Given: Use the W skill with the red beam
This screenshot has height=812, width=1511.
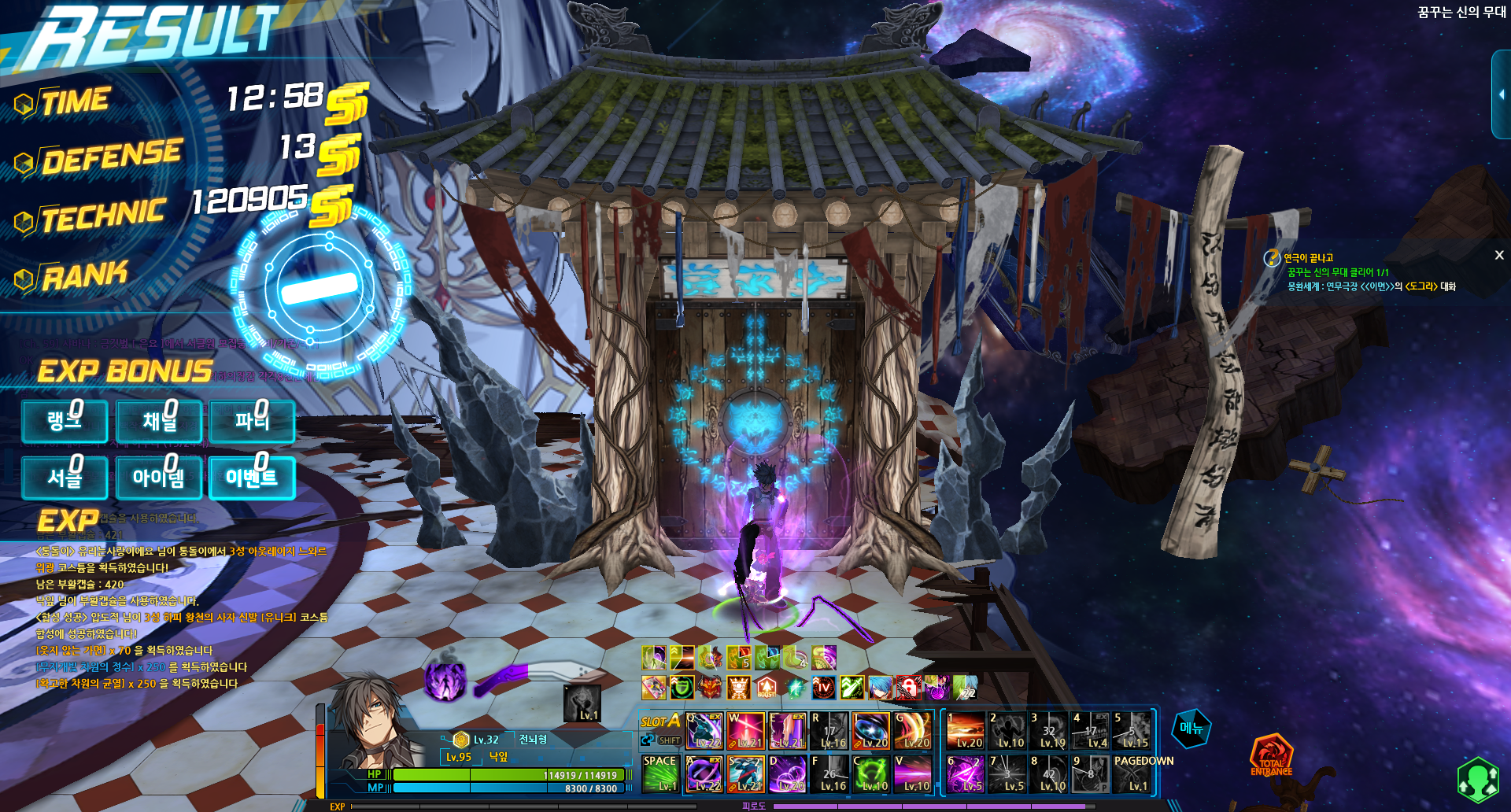Looking at the screenshot, I should click(745, 731).
